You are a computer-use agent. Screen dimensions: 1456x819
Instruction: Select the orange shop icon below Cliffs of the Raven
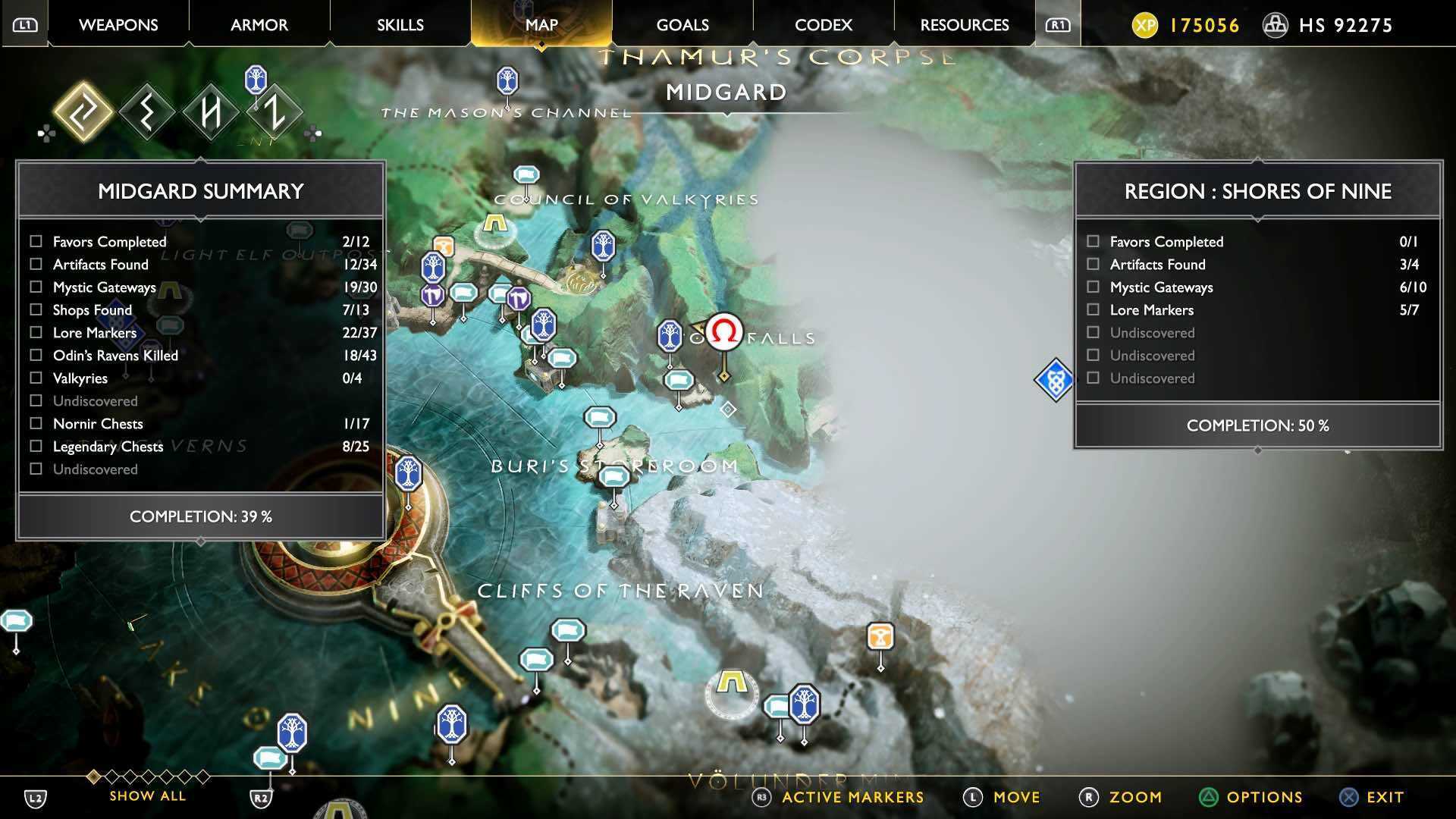click(880, 639)
